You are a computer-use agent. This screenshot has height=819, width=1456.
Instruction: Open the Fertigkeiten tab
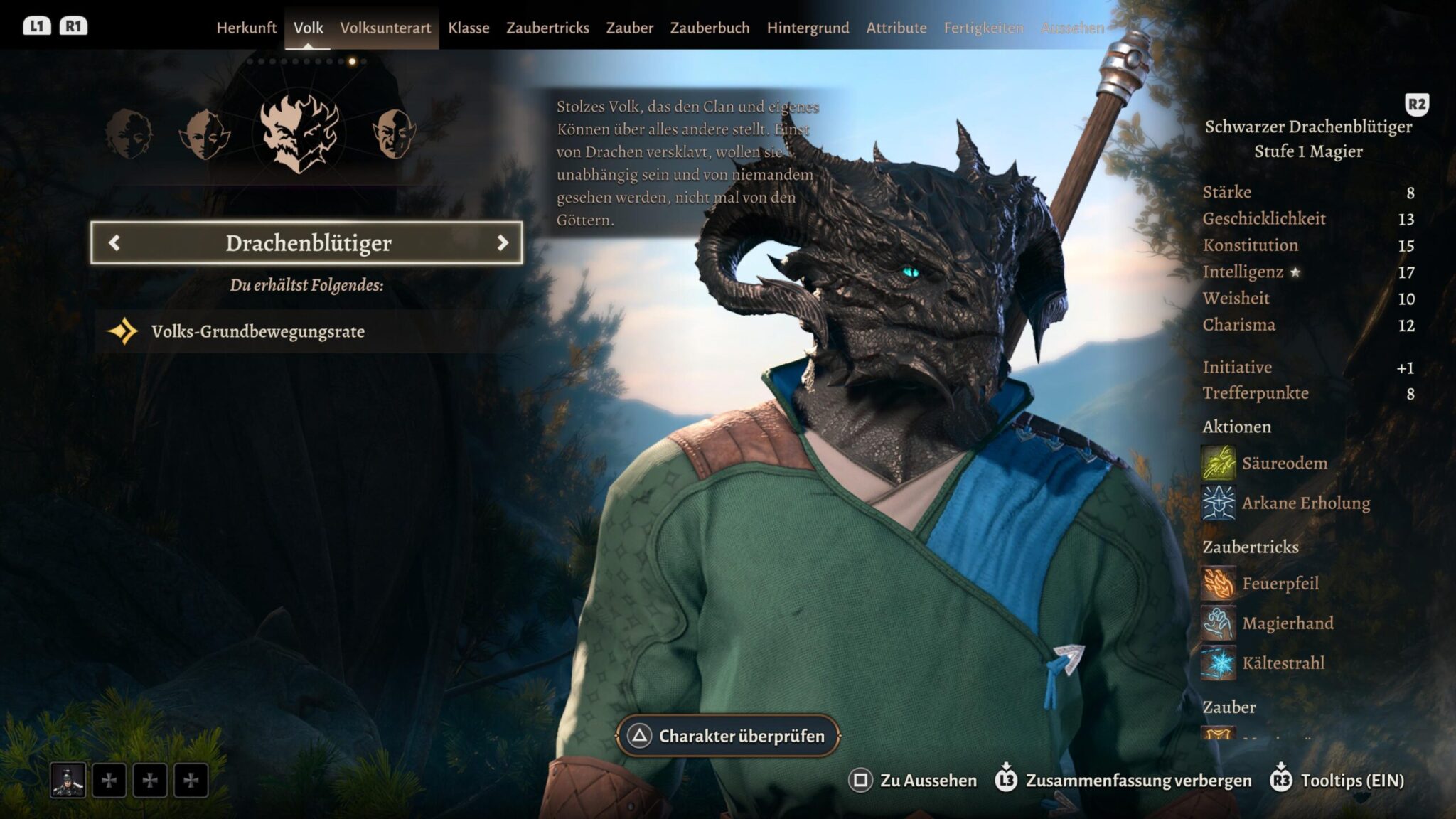pyautogui.click(x=983, y=28)
